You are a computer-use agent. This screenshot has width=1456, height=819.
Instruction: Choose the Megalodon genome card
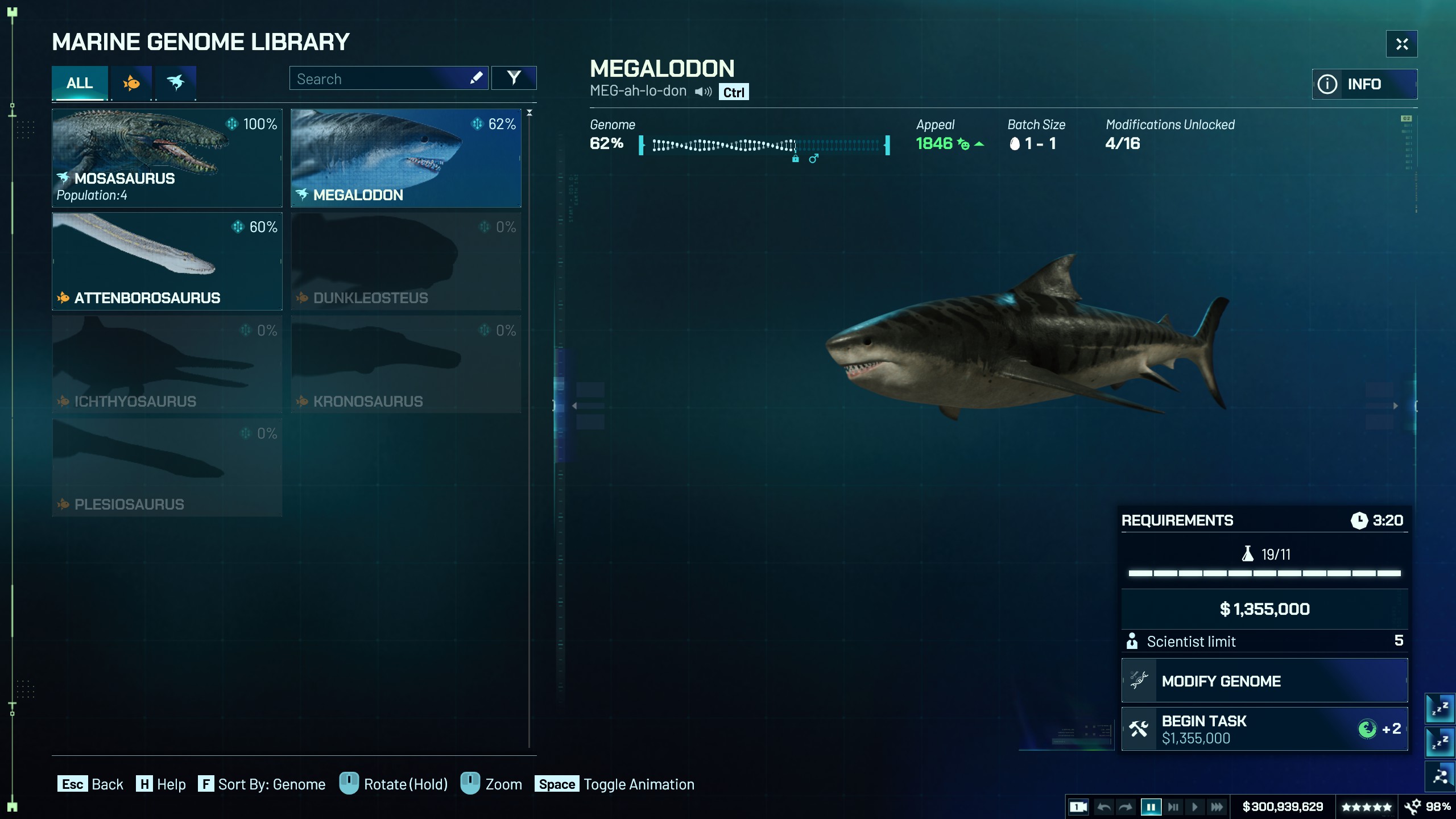(406, 158)
